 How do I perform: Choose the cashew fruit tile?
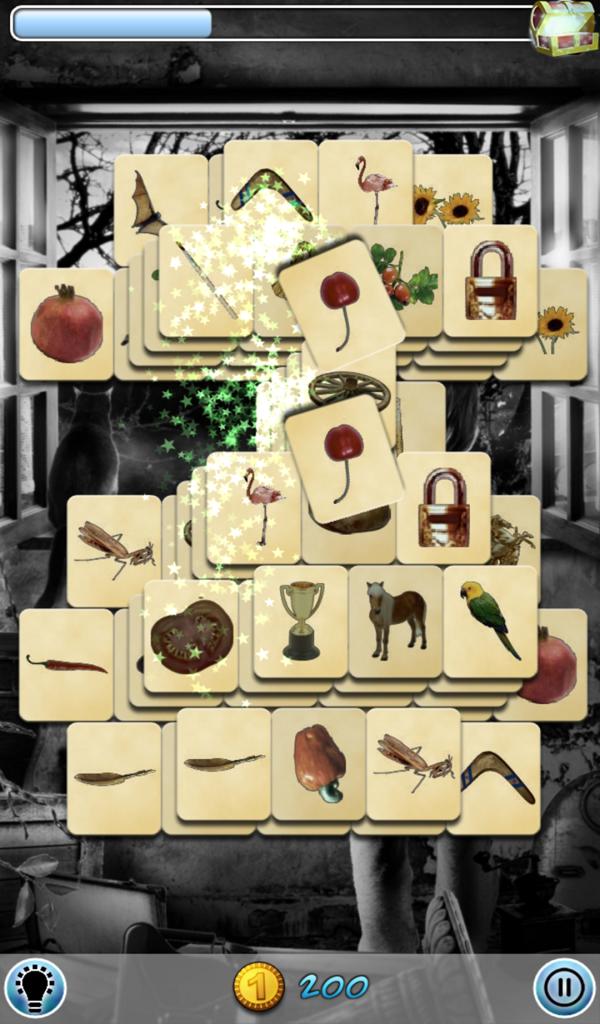pos(318,764)
